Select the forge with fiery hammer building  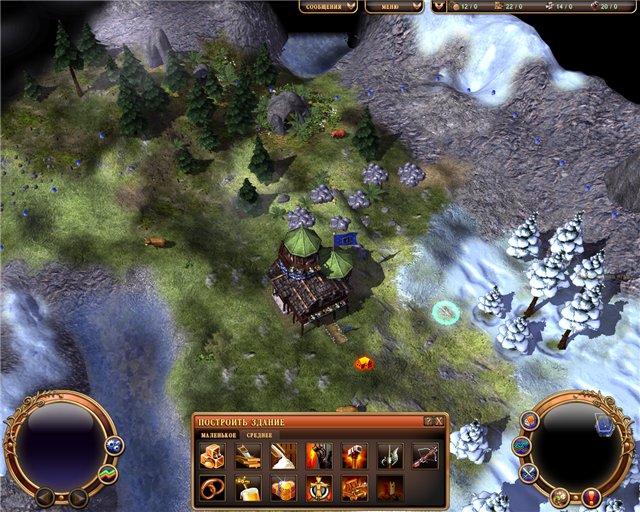(354, 456)
